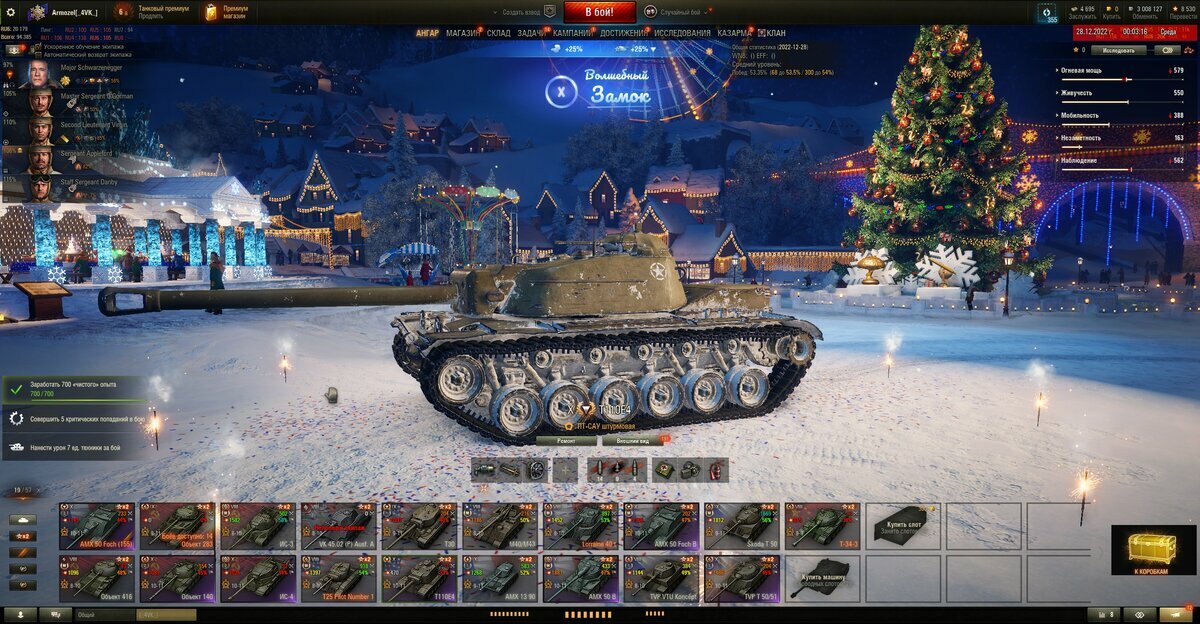Select the Случайный бой battle mode dropdown

coord(680,12)
